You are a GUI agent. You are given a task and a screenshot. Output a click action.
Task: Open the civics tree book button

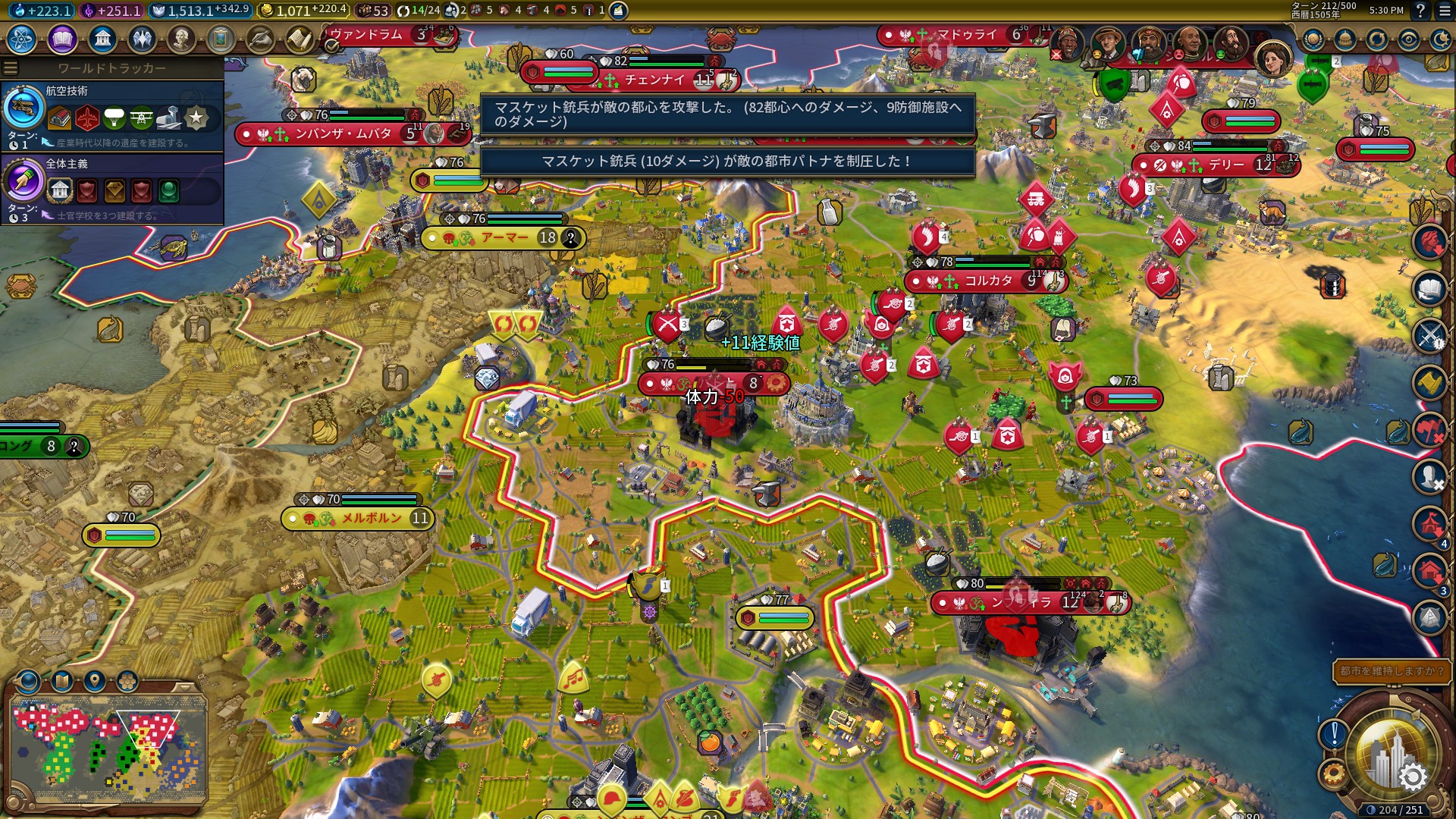62,39
